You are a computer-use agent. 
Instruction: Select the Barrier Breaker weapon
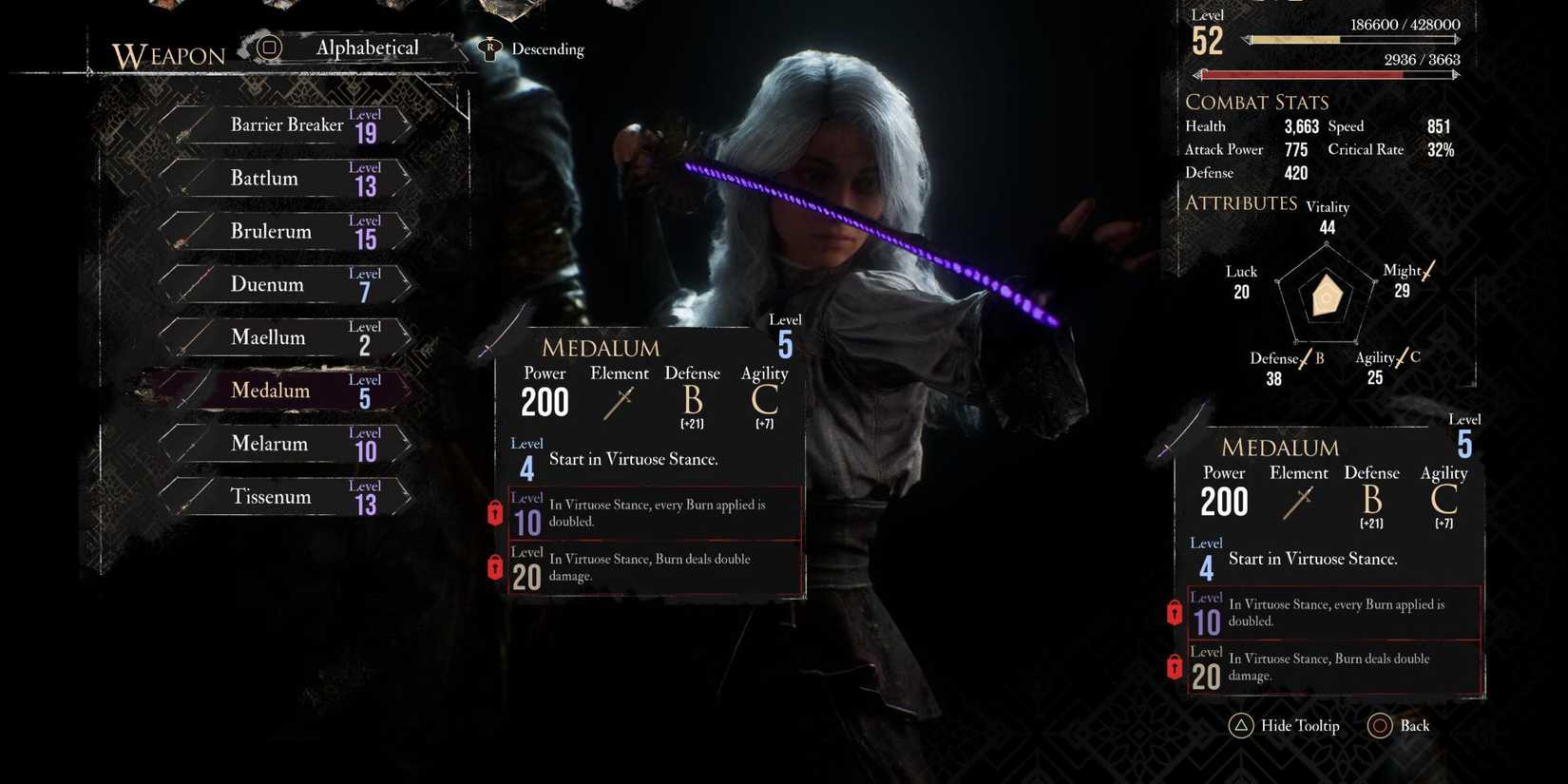click(x=286, y=124)
